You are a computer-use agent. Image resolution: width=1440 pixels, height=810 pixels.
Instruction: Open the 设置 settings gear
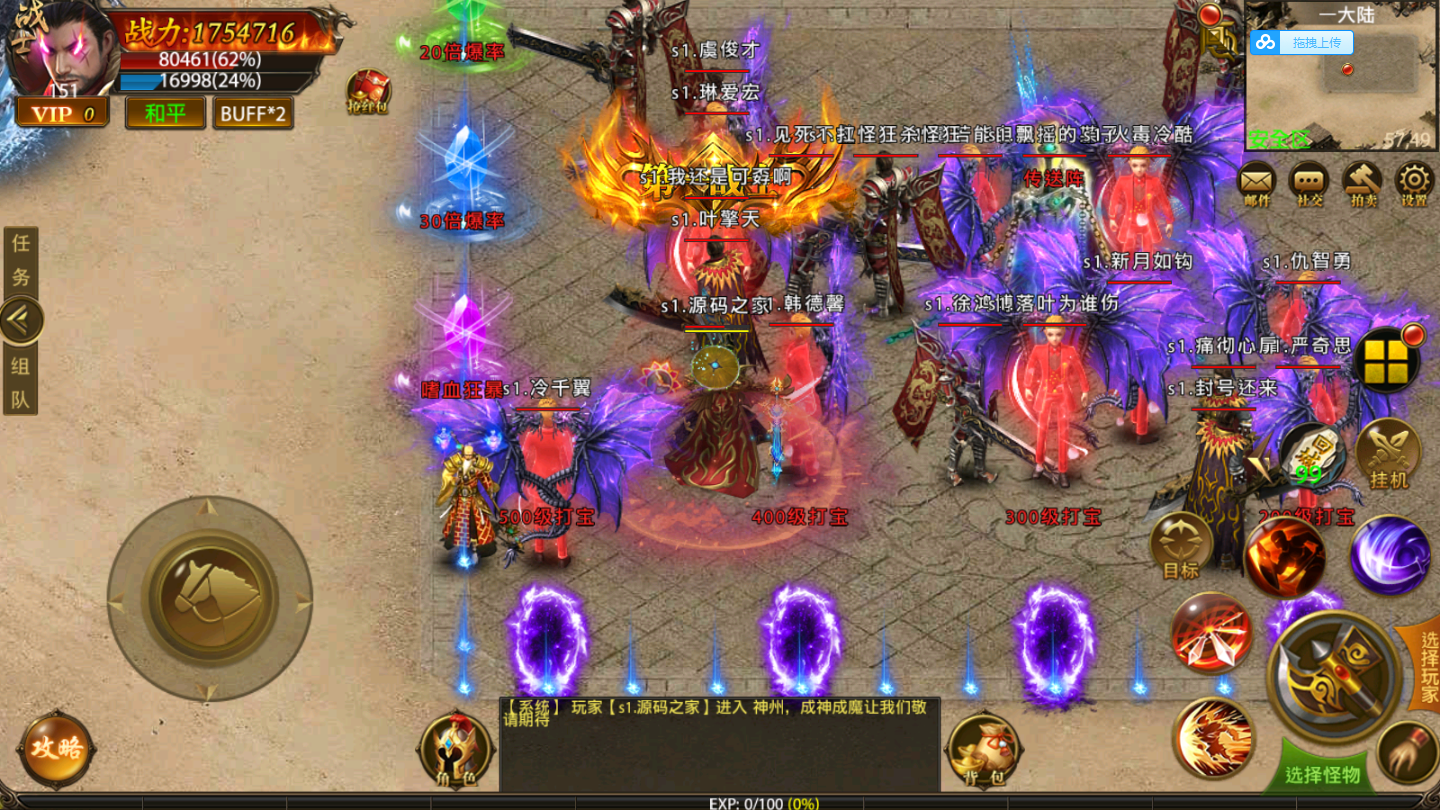[1414, 183]
